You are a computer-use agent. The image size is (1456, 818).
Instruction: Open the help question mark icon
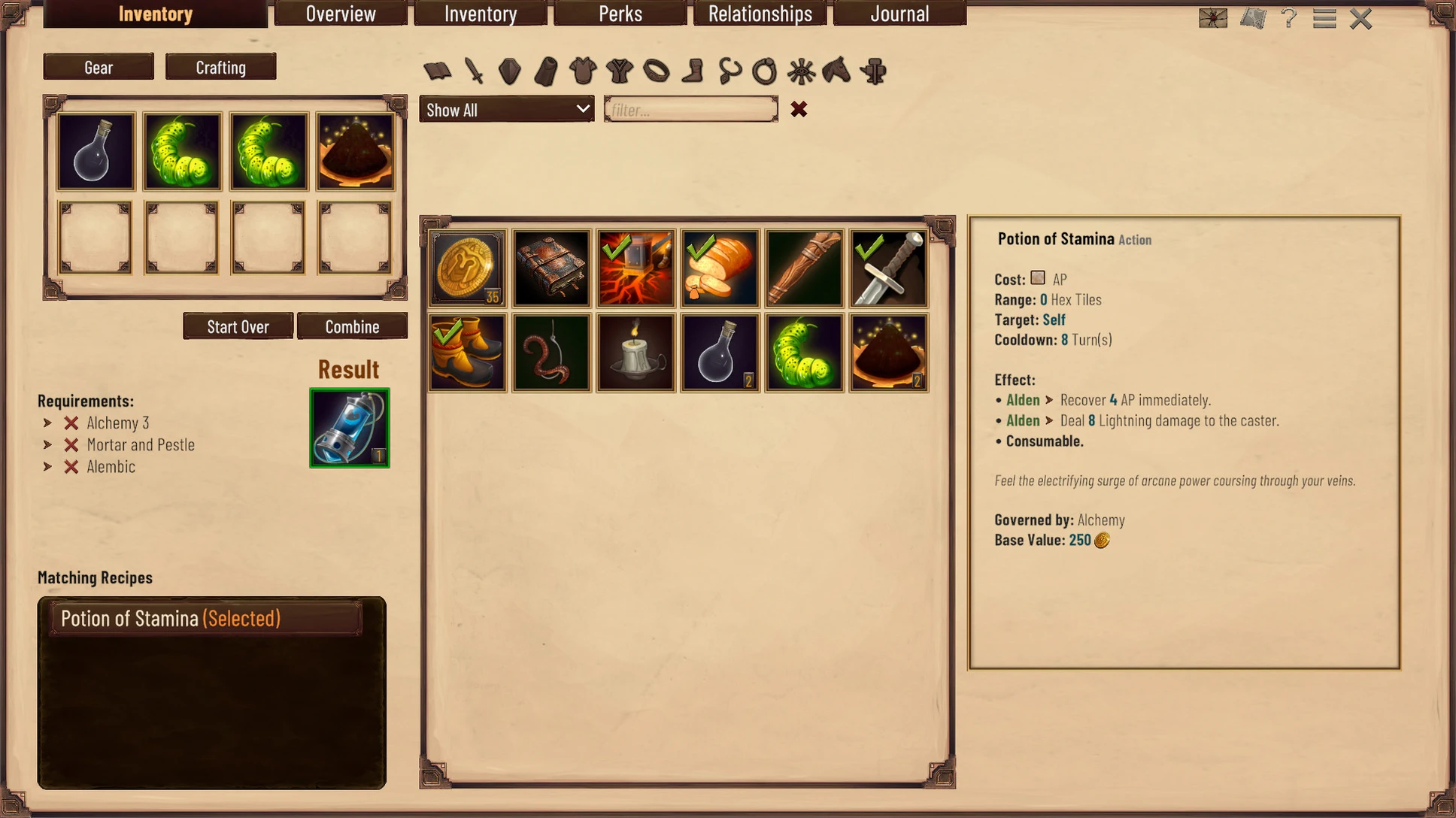[x=1289, y=18]
